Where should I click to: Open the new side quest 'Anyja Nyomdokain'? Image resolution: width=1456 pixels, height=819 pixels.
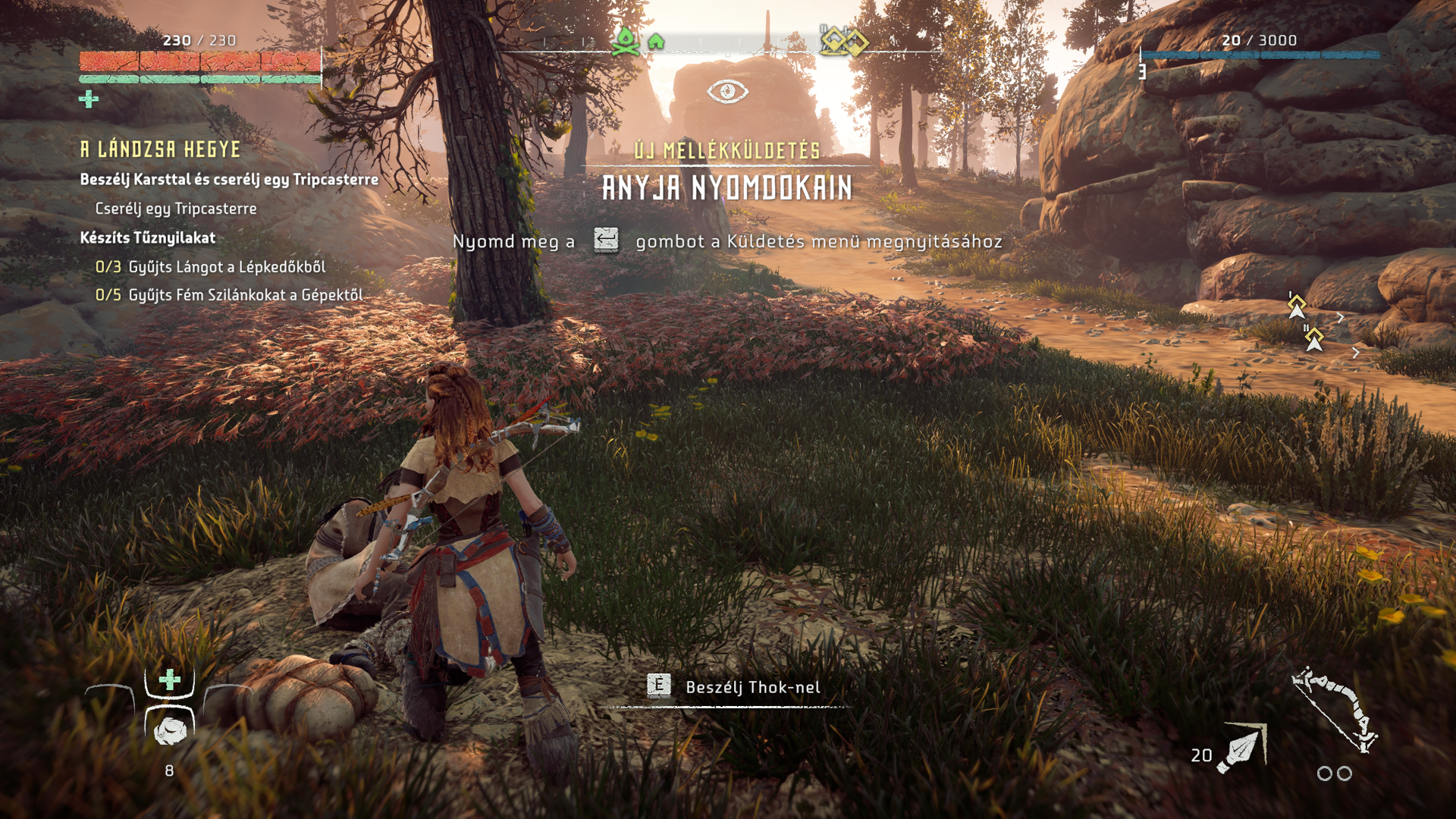[x=727, y=188]
